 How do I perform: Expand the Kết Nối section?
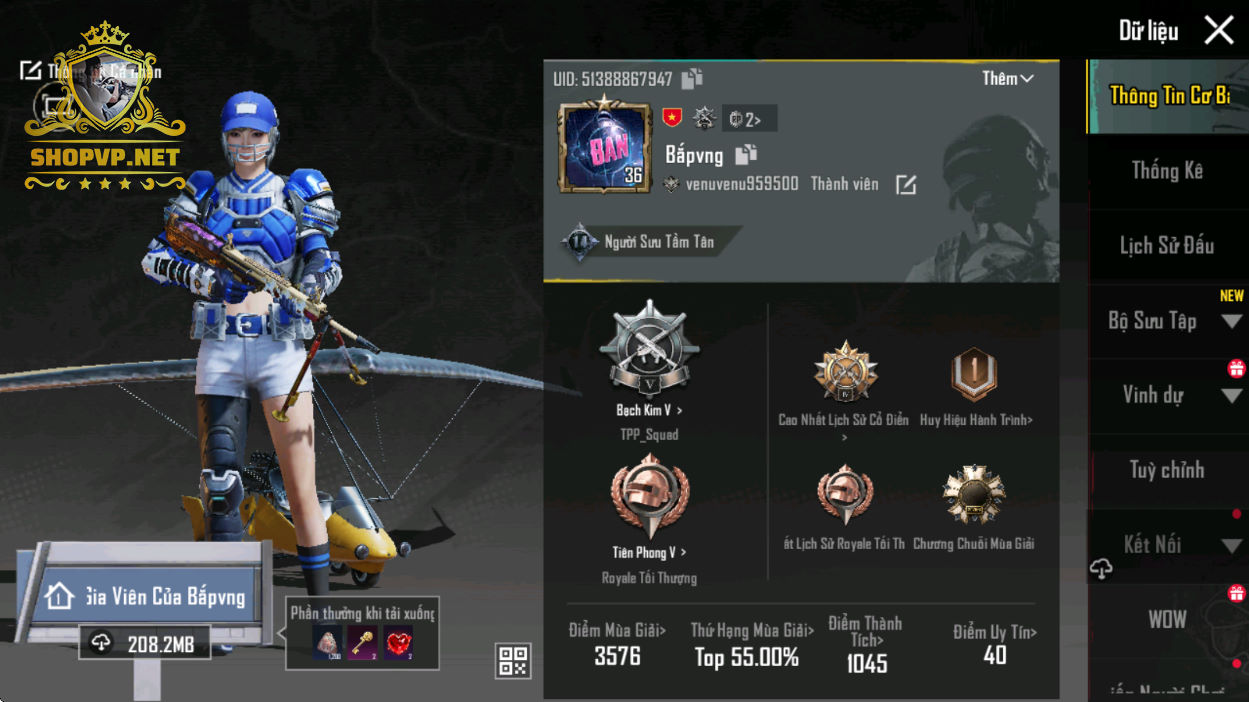coord(1231,546)
